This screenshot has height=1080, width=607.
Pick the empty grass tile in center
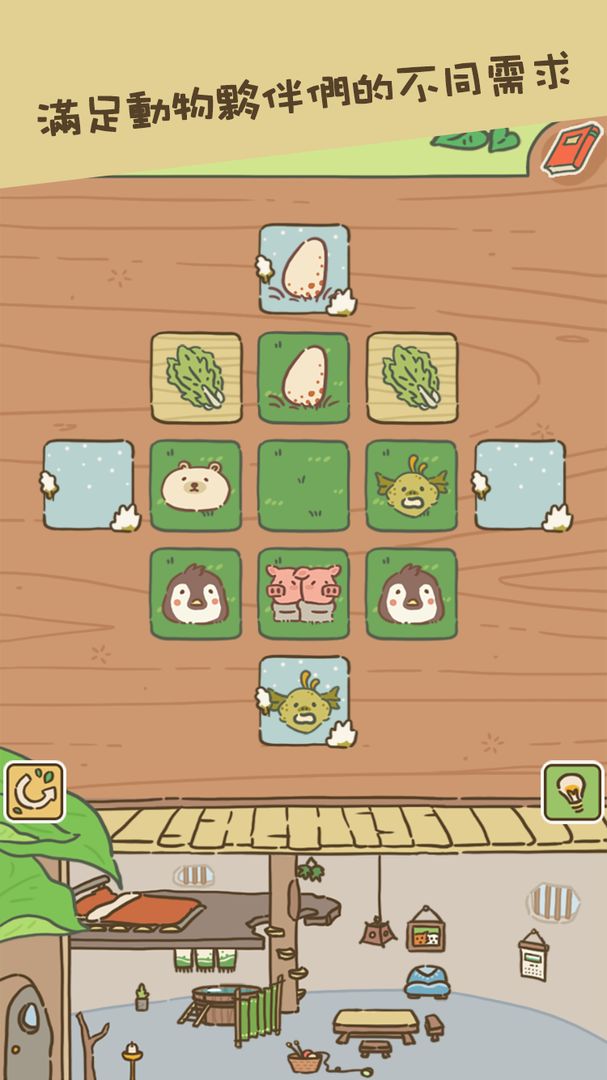coord(304,485)
